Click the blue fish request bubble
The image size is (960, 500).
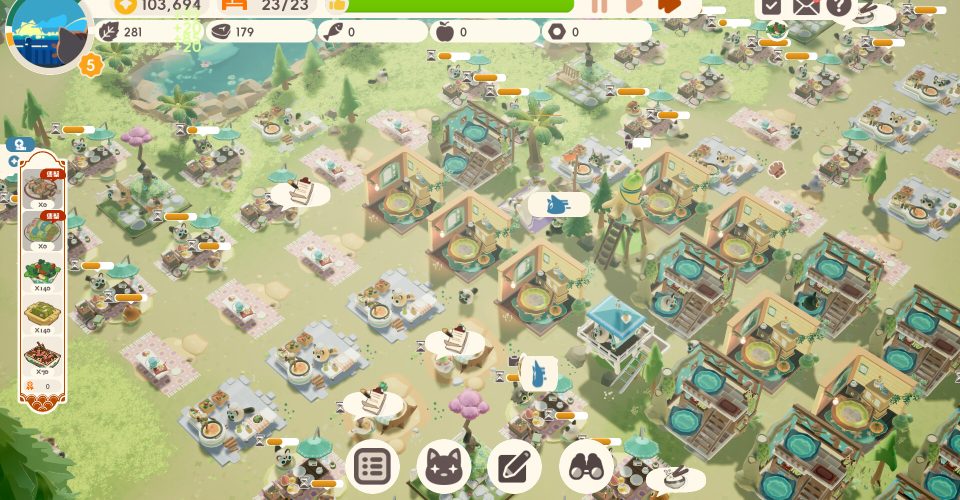click(x=539, y=374)
